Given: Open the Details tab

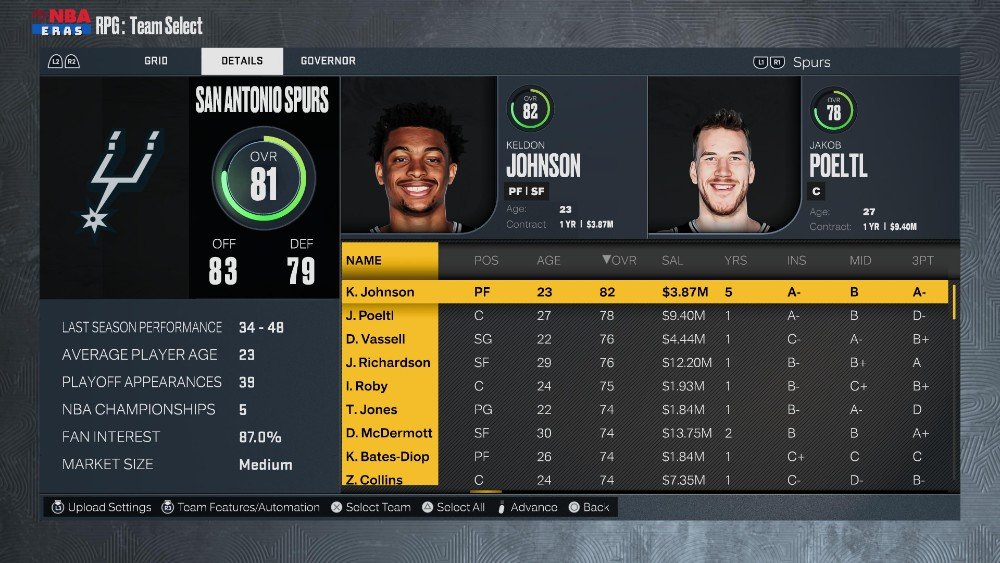Looking at the screenshot, I should (x=242, y=61).
